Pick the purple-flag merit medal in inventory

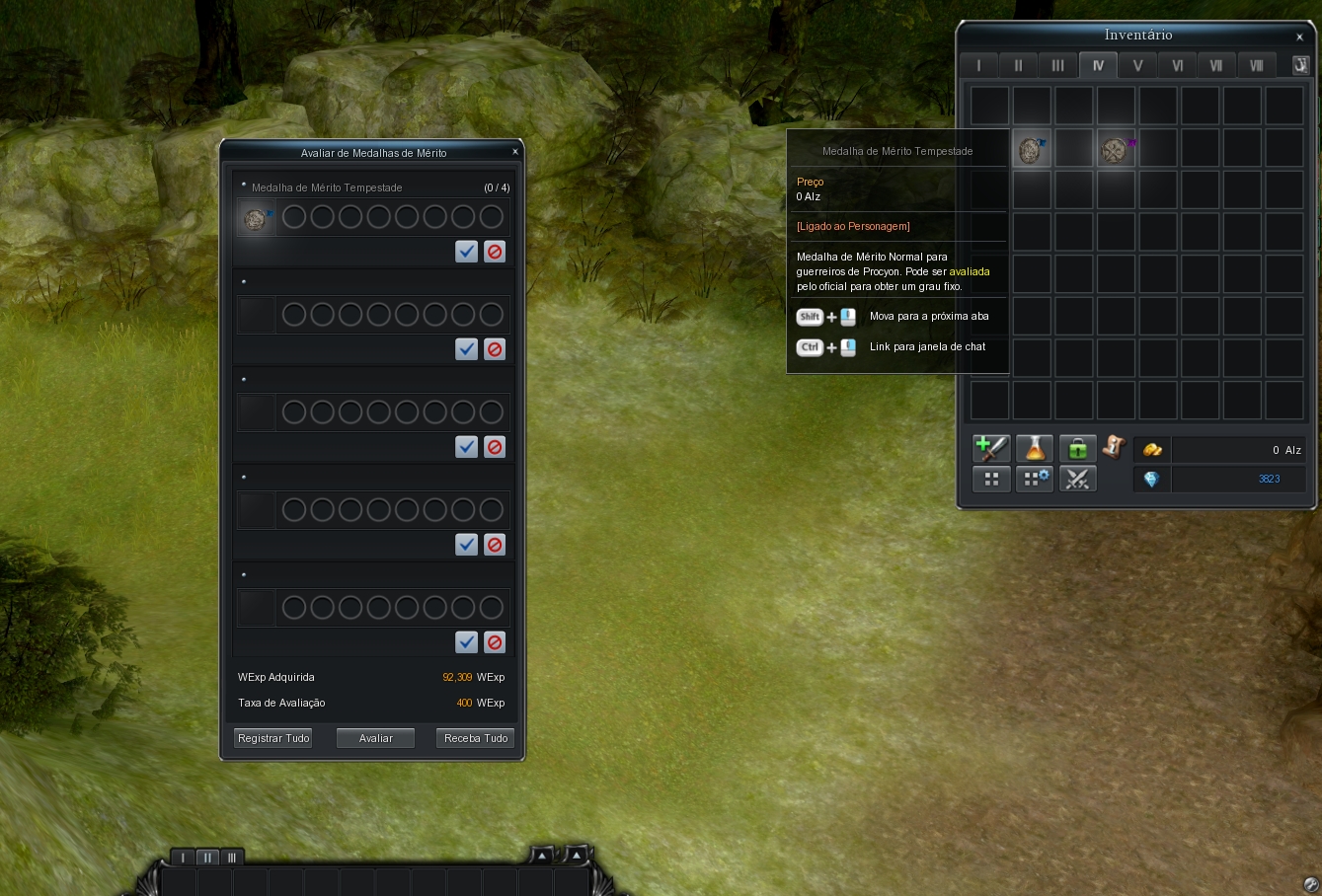(x=1116, y=149)
